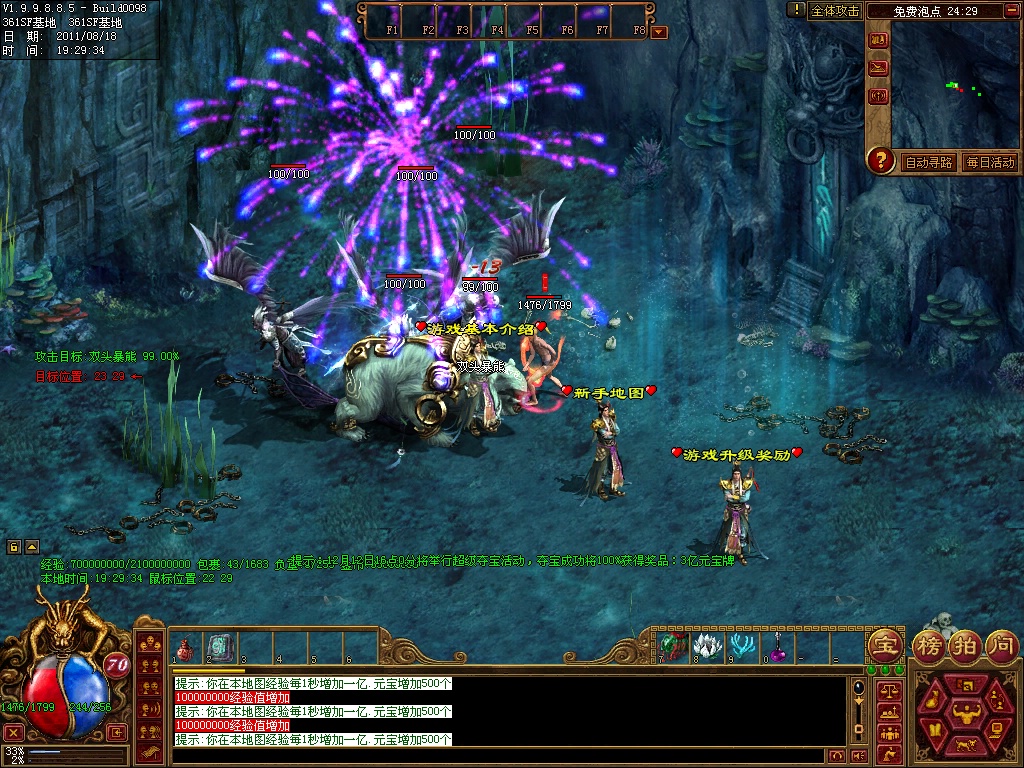Screen dimensions: 1024x768
Task: Expand the F-key skill bar dropdown arrow
Action: point(658,31)
